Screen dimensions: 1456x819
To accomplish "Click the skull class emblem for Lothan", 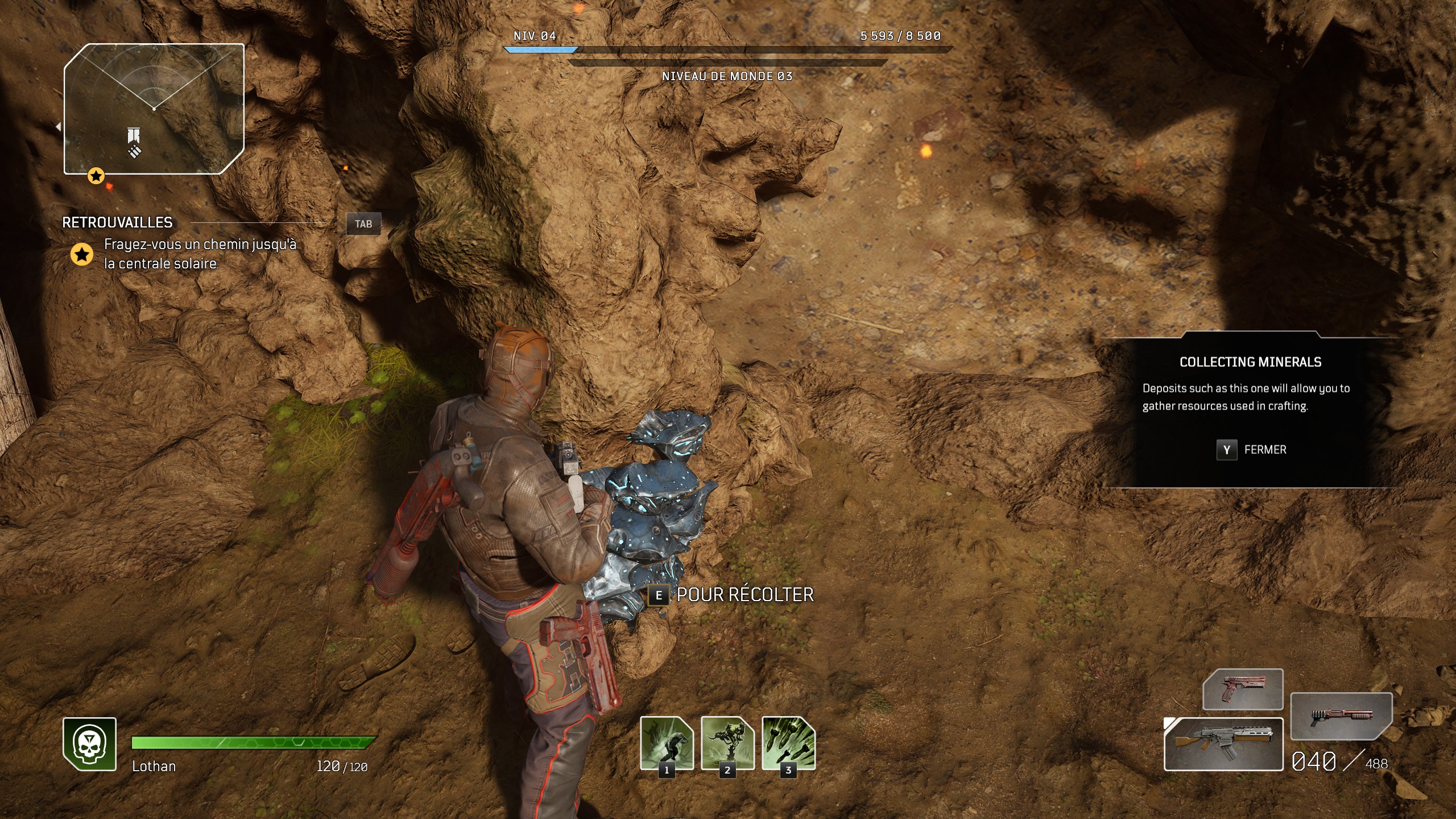I will (90, 744).
